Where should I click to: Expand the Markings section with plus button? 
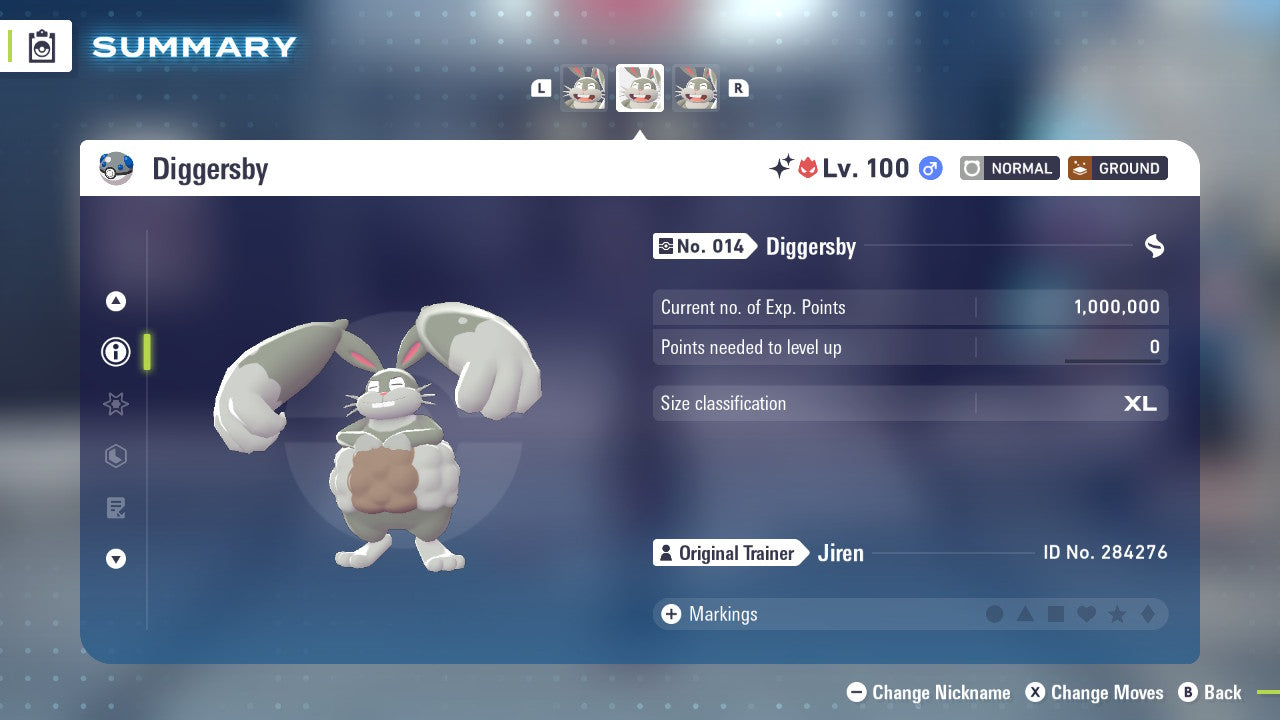[670, 614]
